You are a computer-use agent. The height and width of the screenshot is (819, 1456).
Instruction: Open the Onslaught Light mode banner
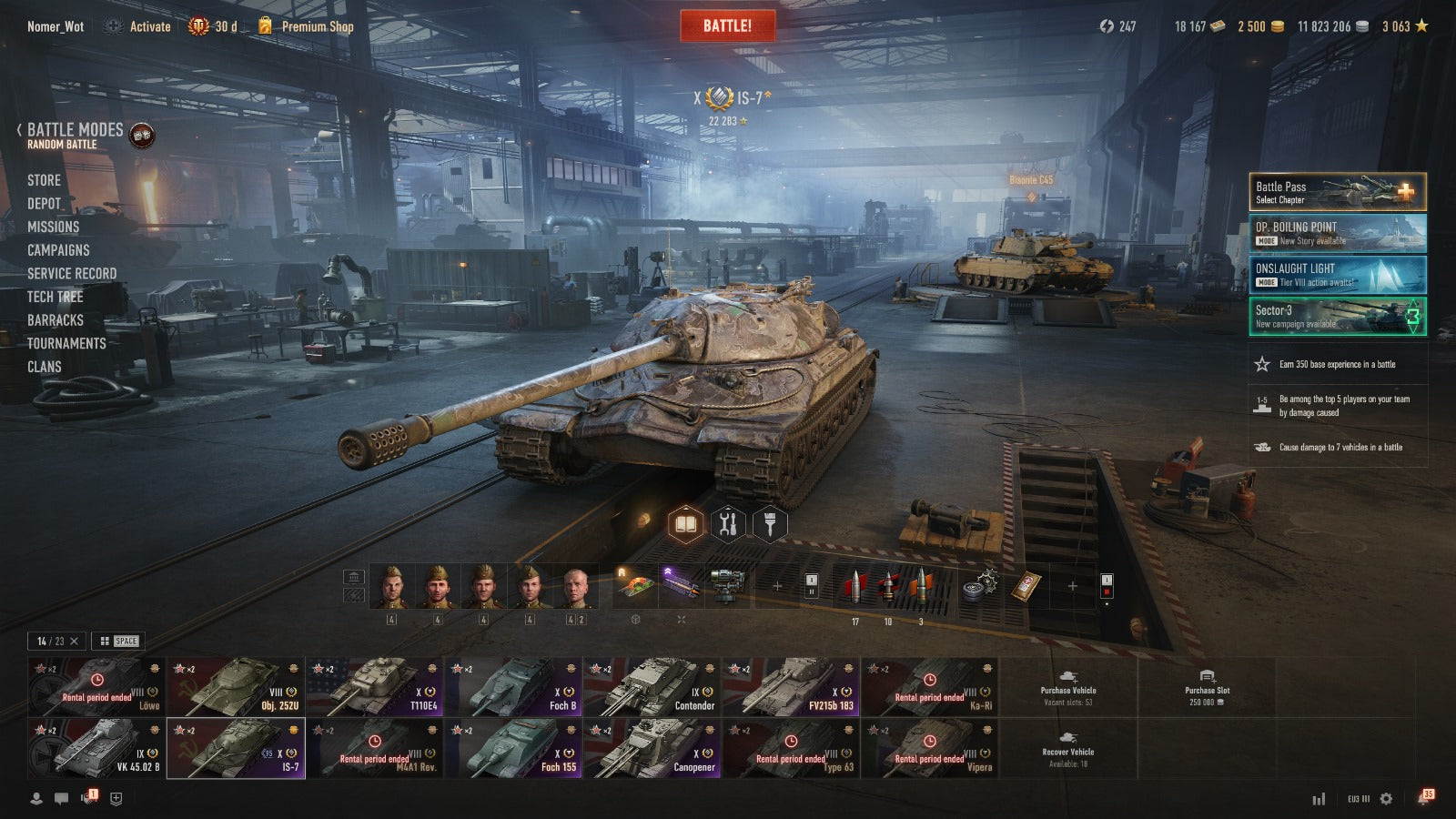pos(1337,275)
